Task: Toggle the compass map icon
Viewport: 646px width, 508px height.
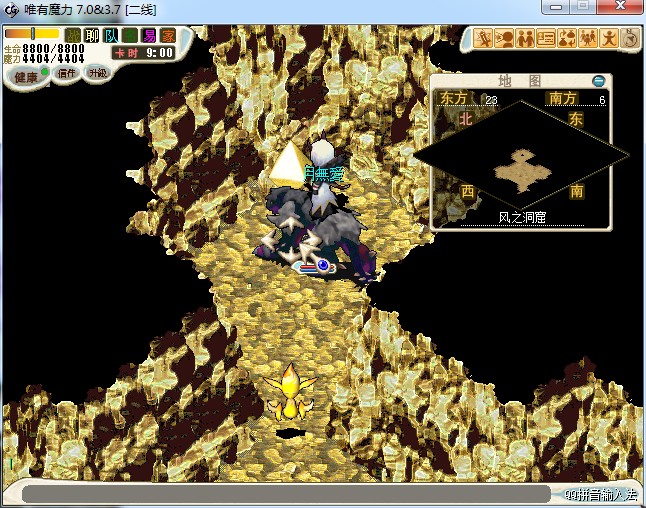Action: point(630,39)
